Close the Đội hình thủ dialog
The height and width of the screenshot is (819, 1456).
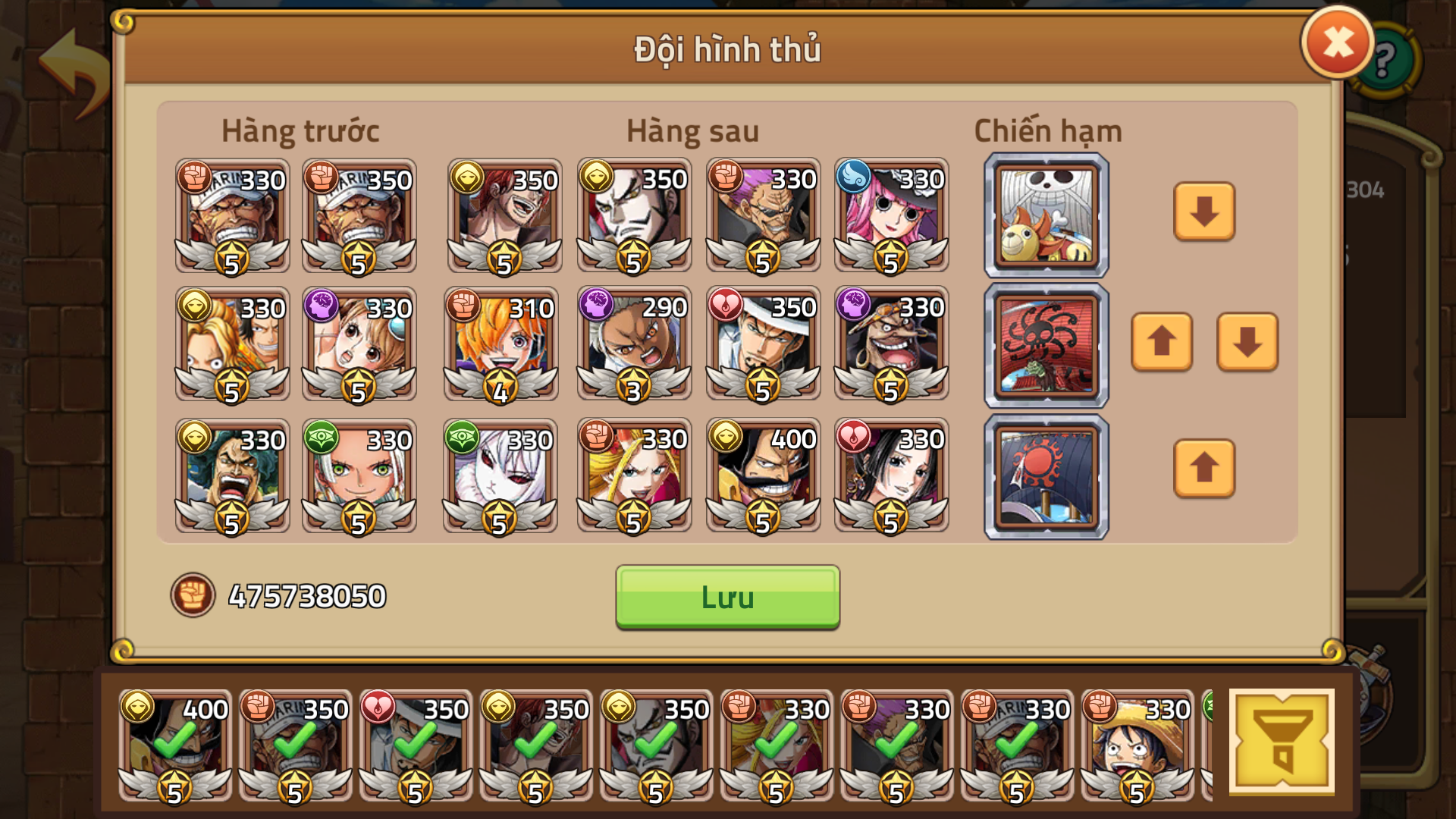1337,42
